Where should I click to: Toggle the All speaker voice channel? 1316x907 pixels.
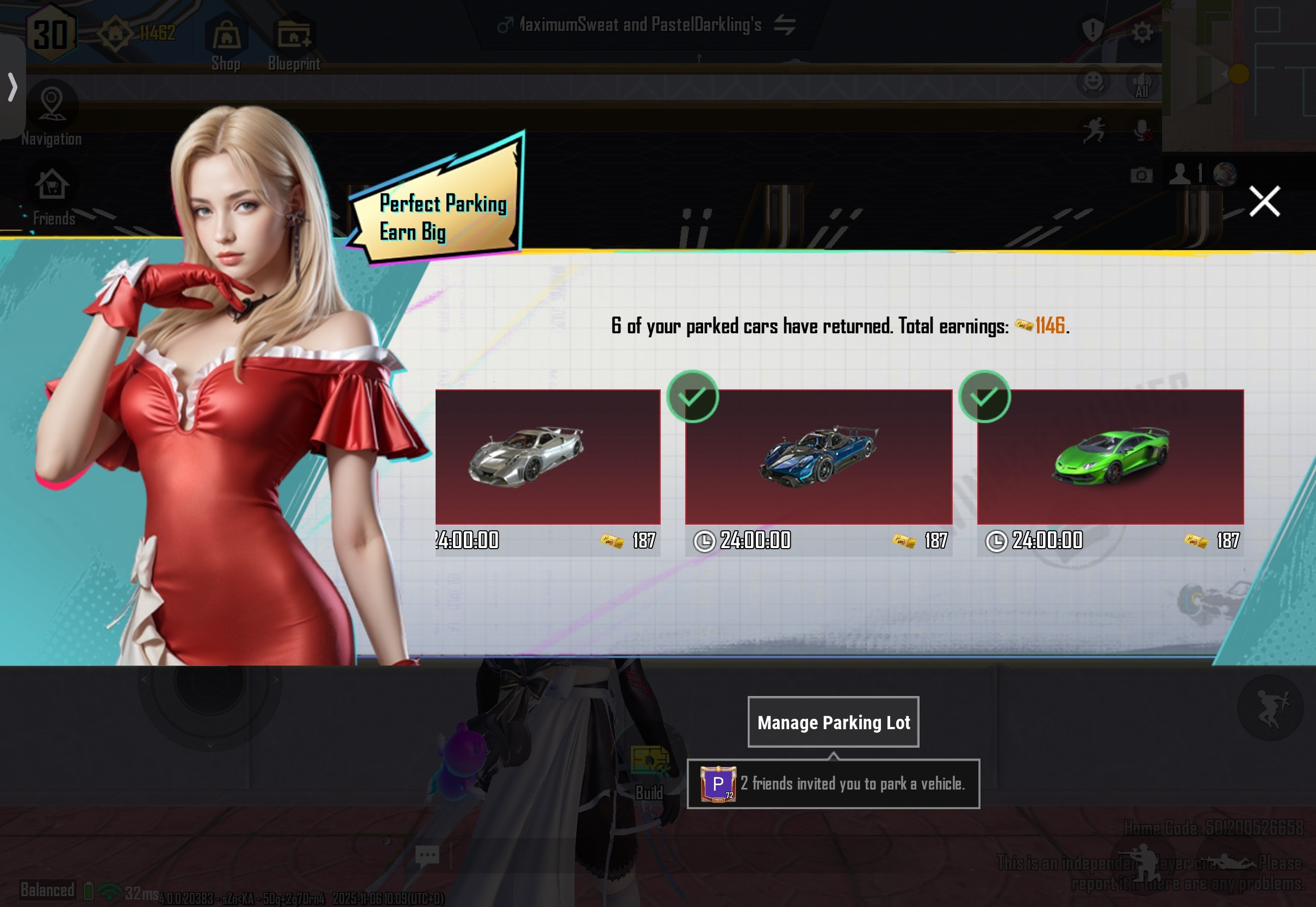click(1142, 85)
